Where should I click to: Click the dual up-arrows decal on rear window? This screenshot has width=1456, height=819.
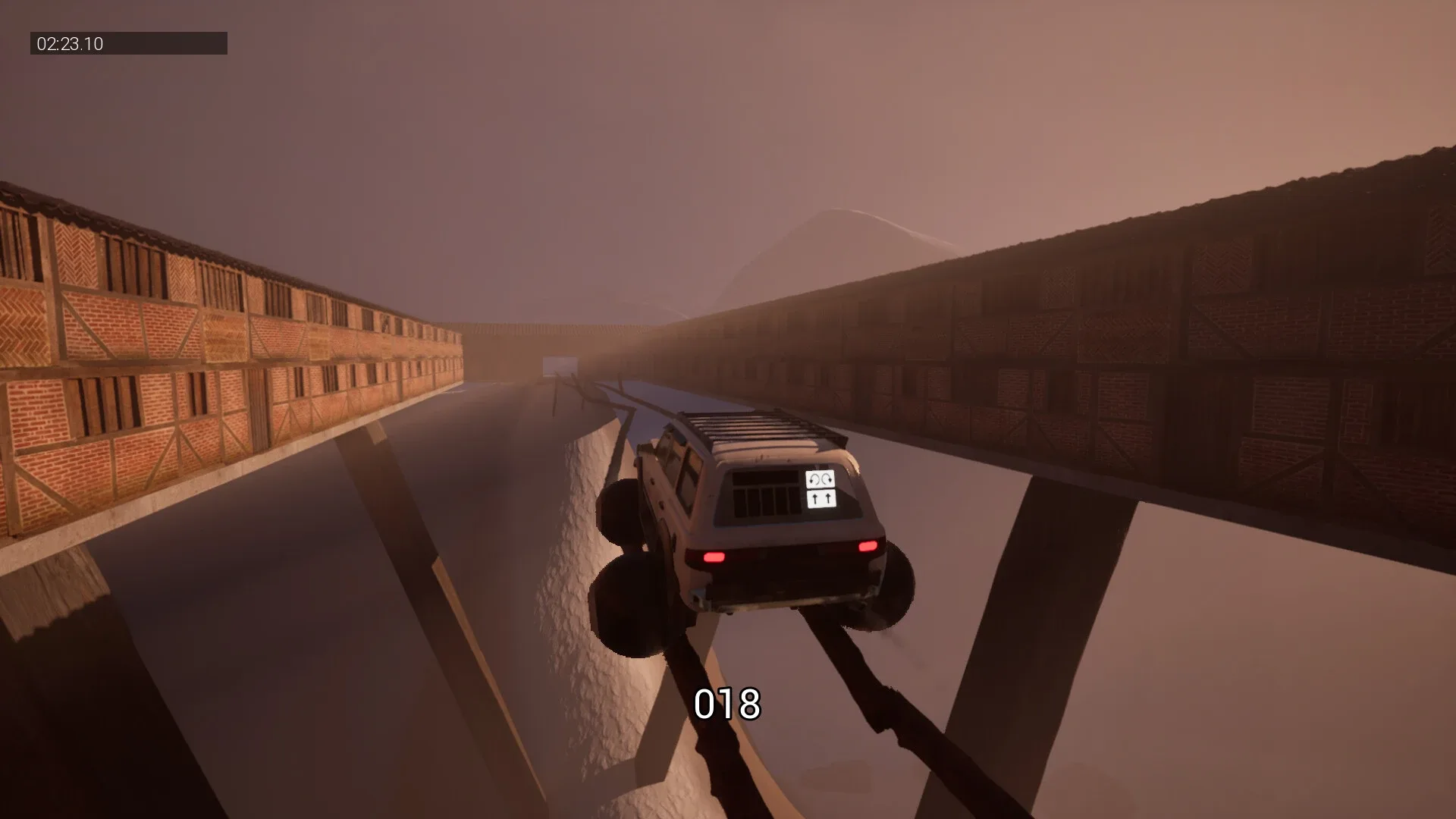[x=821, y=497]
